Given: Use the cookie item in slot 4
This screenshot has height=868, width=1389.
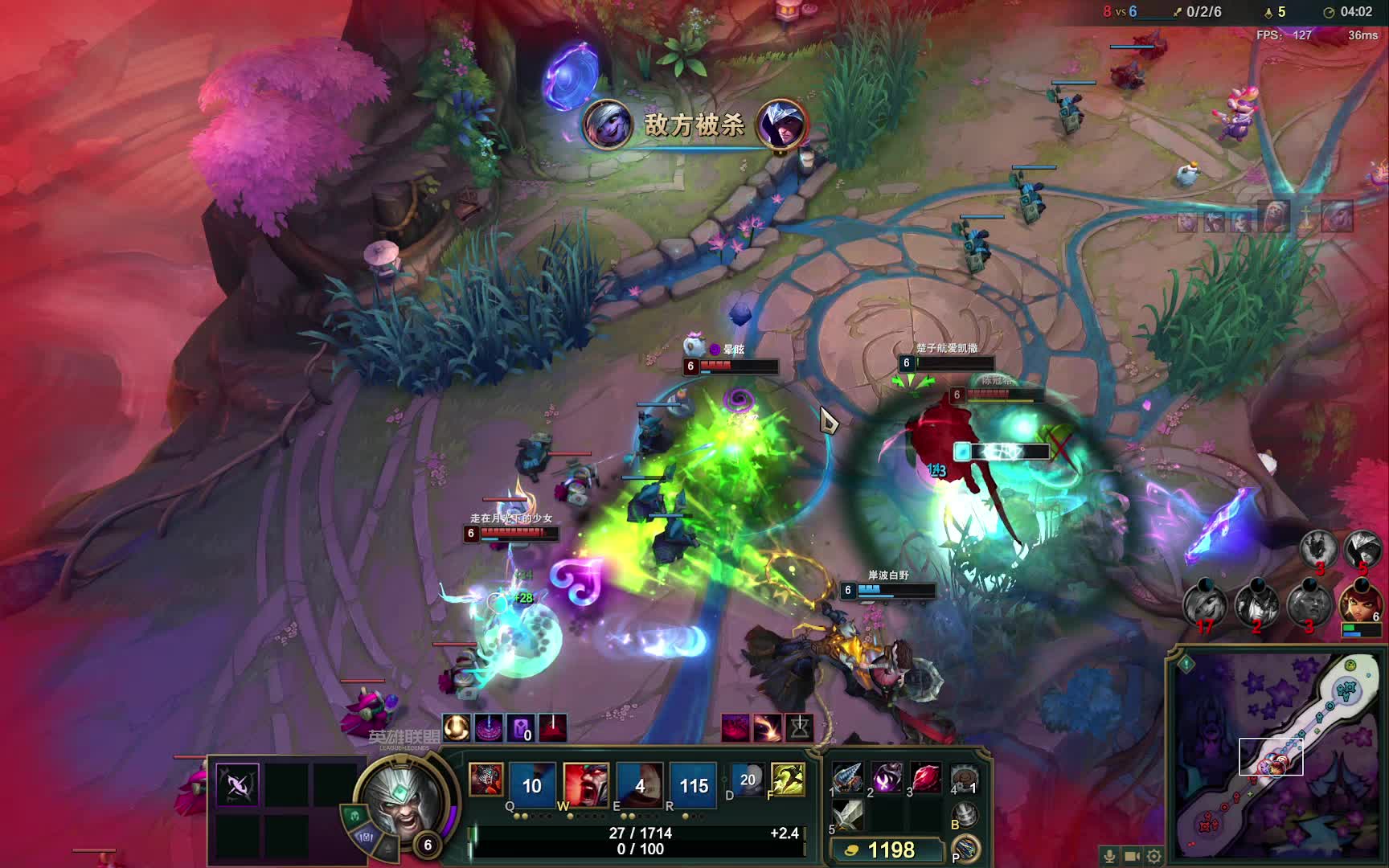Looking at the screenshot, I should point(964,779).
